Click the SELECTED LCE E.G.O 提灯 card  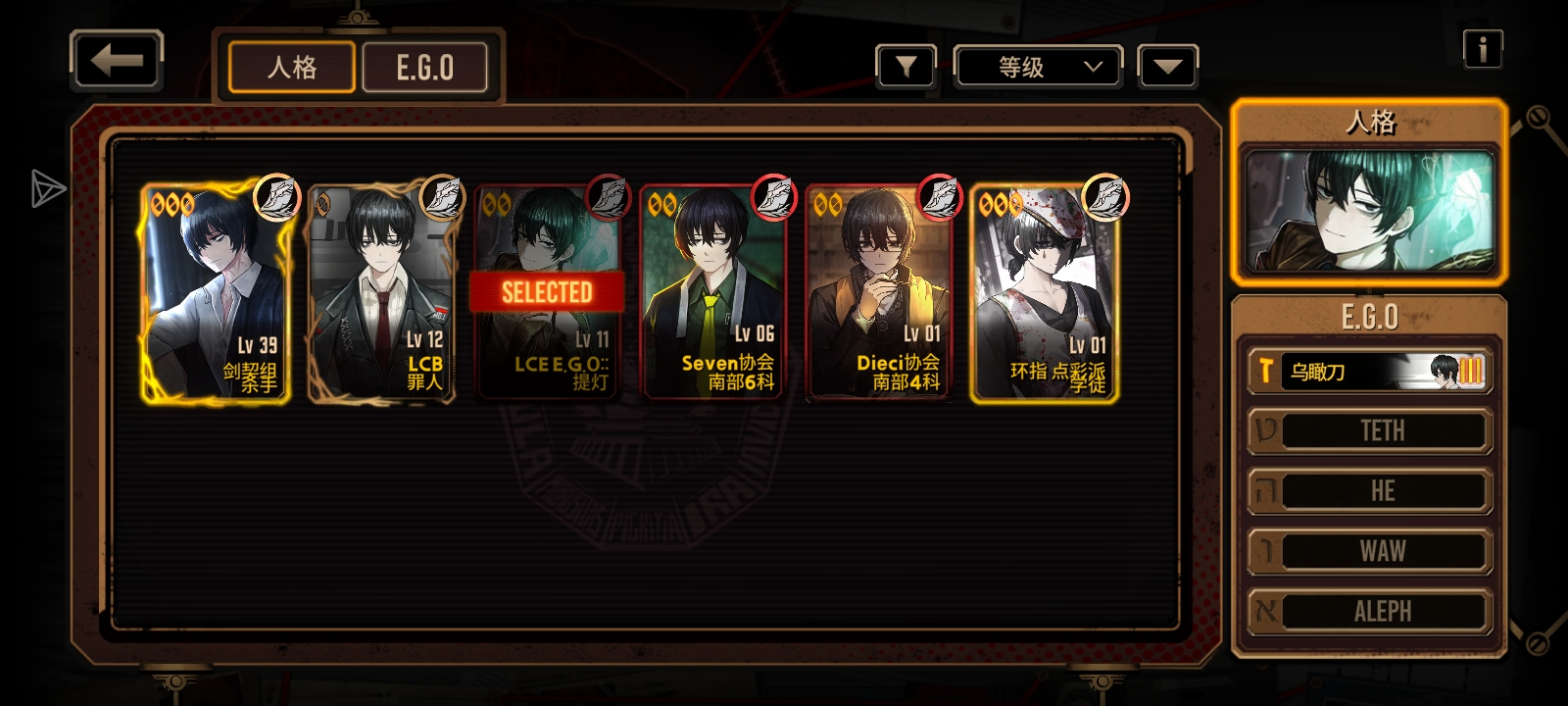pyautogui.click(x=547, y=293)
